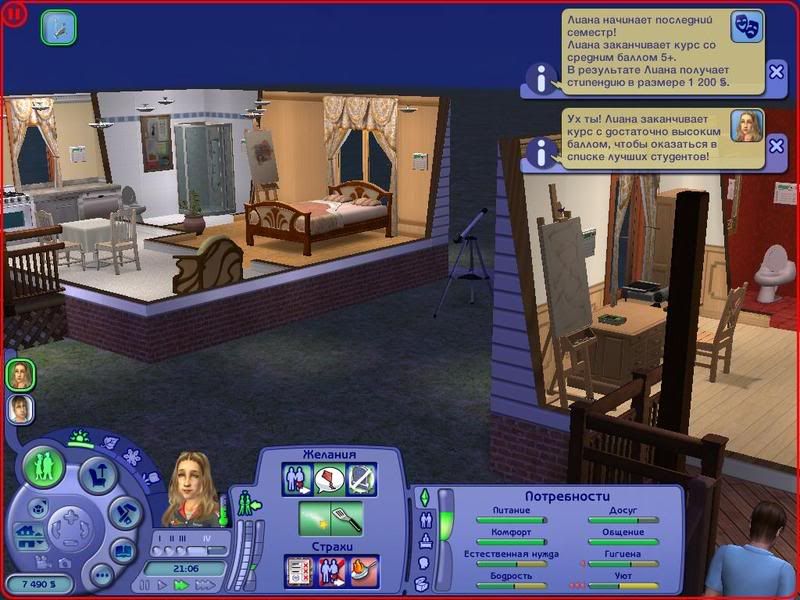Screen dimensions: 800x600
Task: Dismiss the best students list notification
Action: pos(776,152)
